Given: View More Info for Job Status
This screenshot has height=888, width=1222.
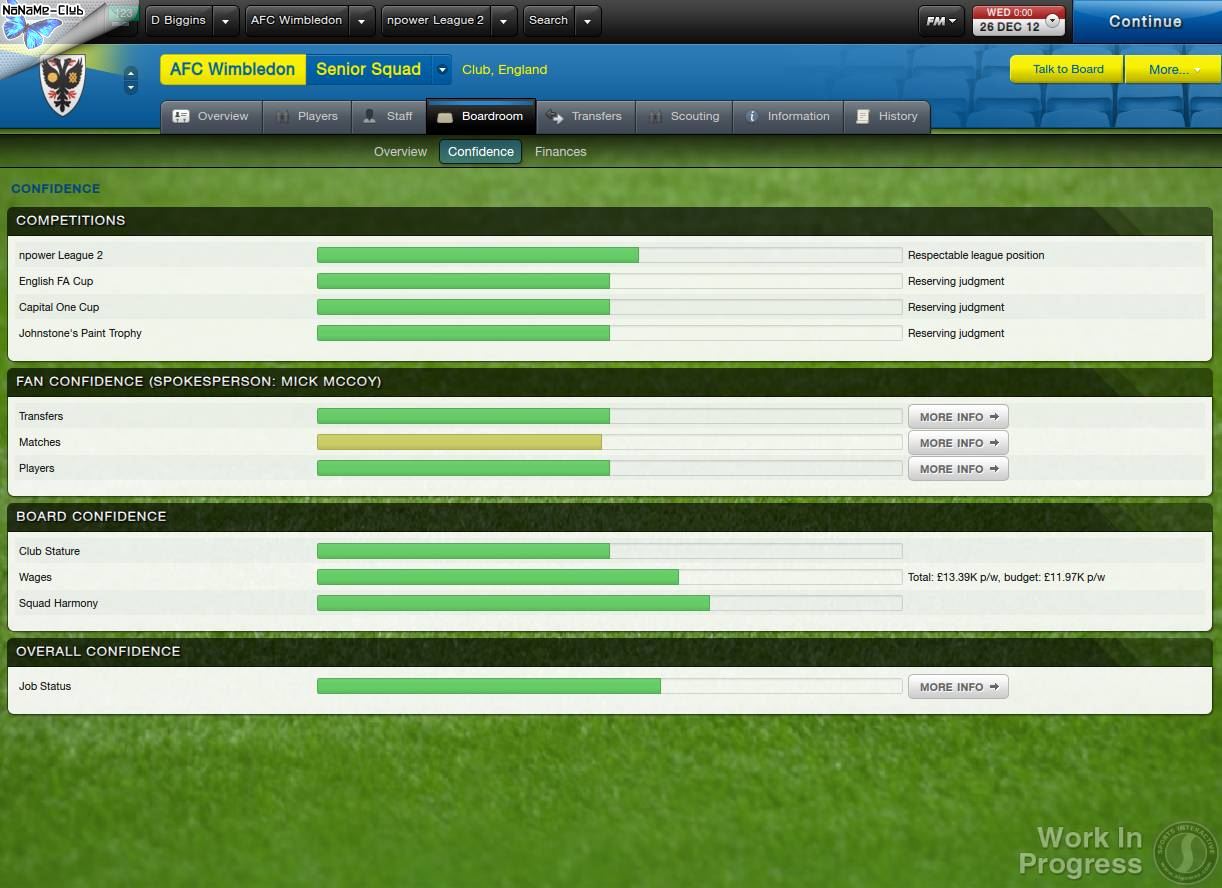Looking at the screenshot, I should click(958, 687).
